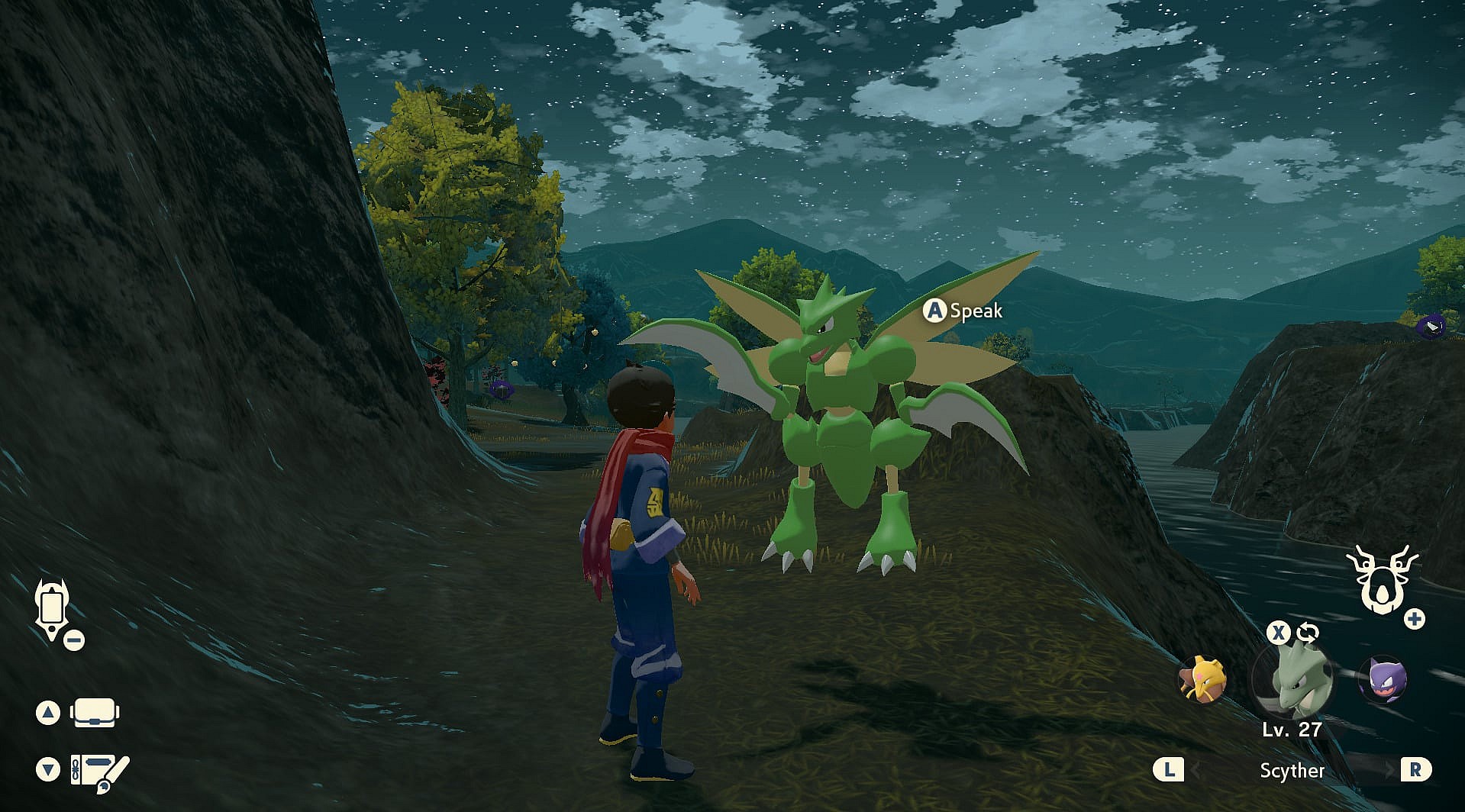Viewport: 1465px width, 812px height.
Task: Choose the Scyther party portrait
Action: pos(1293,679)
